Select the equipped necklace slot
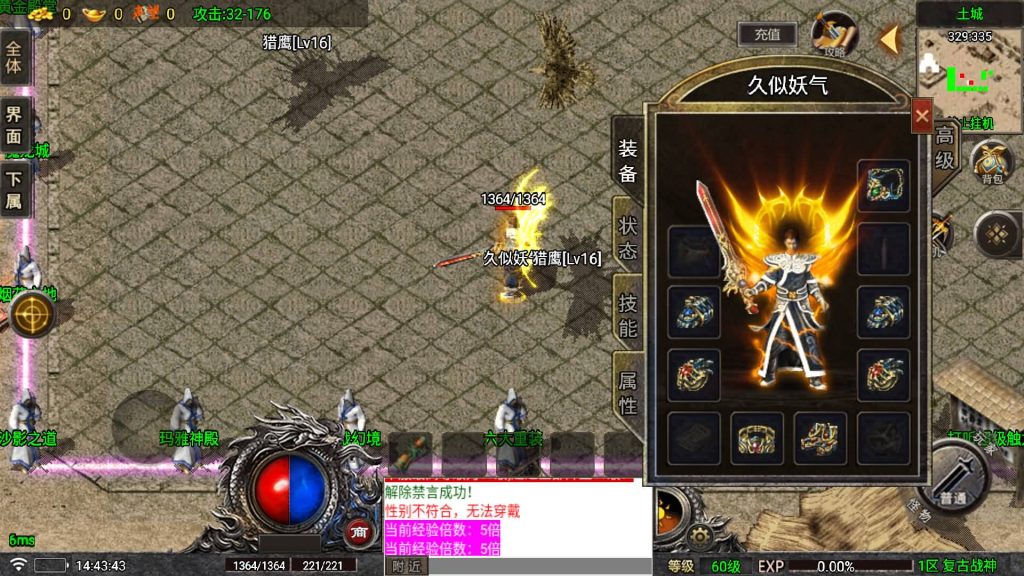 [883, 186]
